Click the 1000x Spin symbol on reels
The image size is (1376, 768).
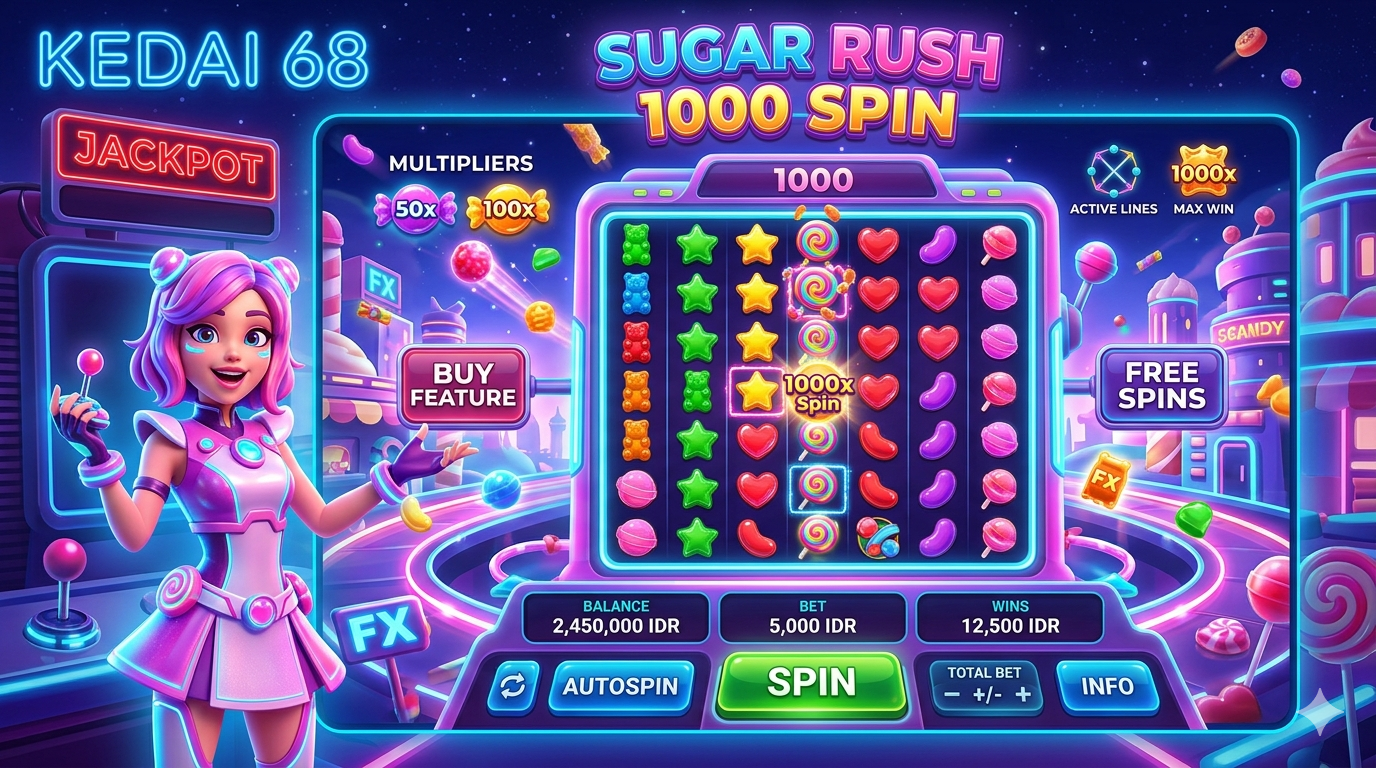(x=817, y=393)
